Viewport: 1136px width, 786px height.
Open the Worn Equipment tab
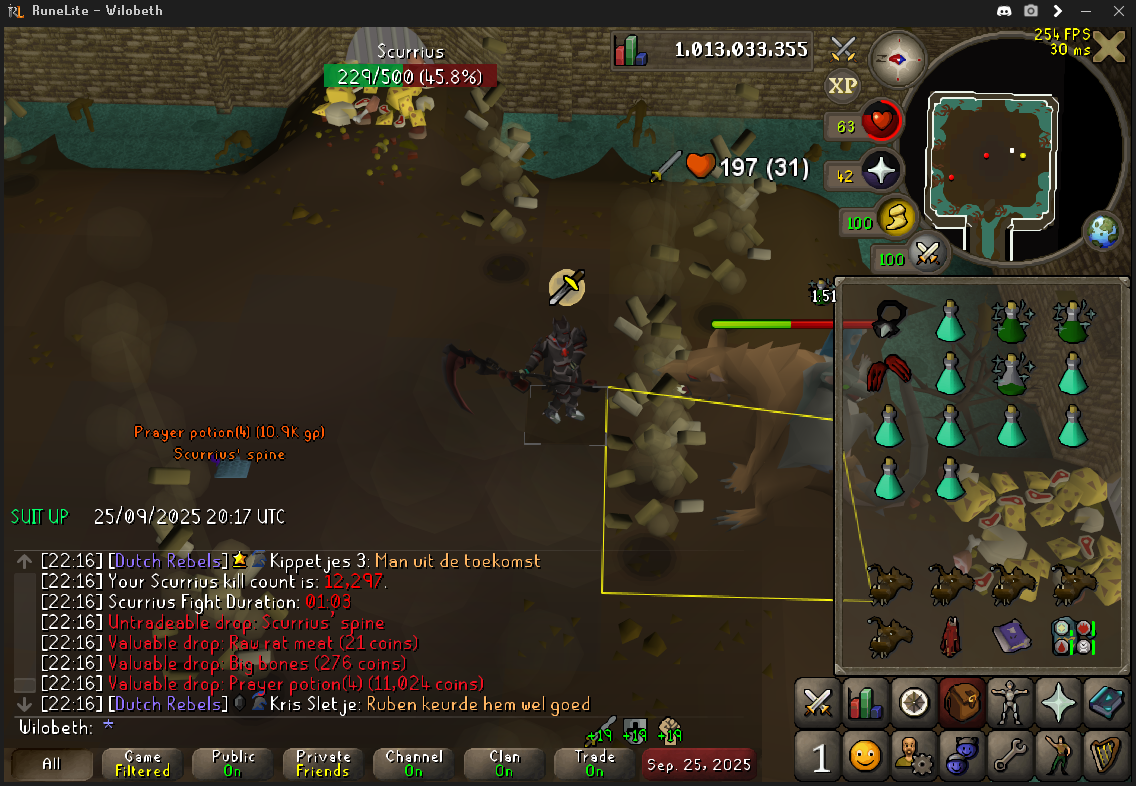[1008, 702]
